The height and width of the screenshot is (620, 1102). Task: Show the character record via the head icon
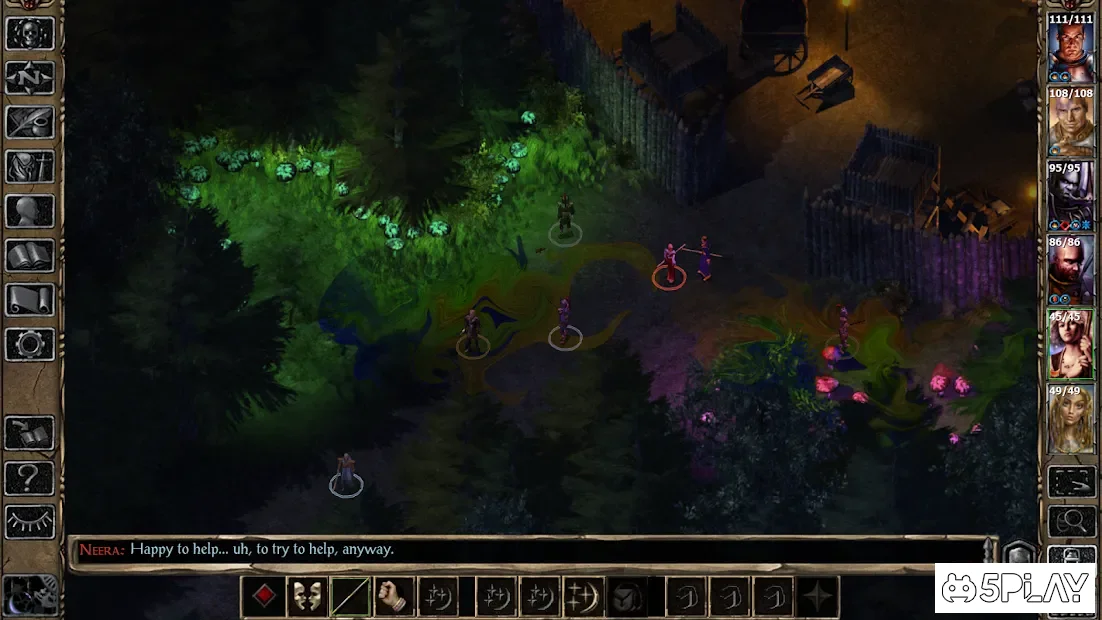click(30, 211)
